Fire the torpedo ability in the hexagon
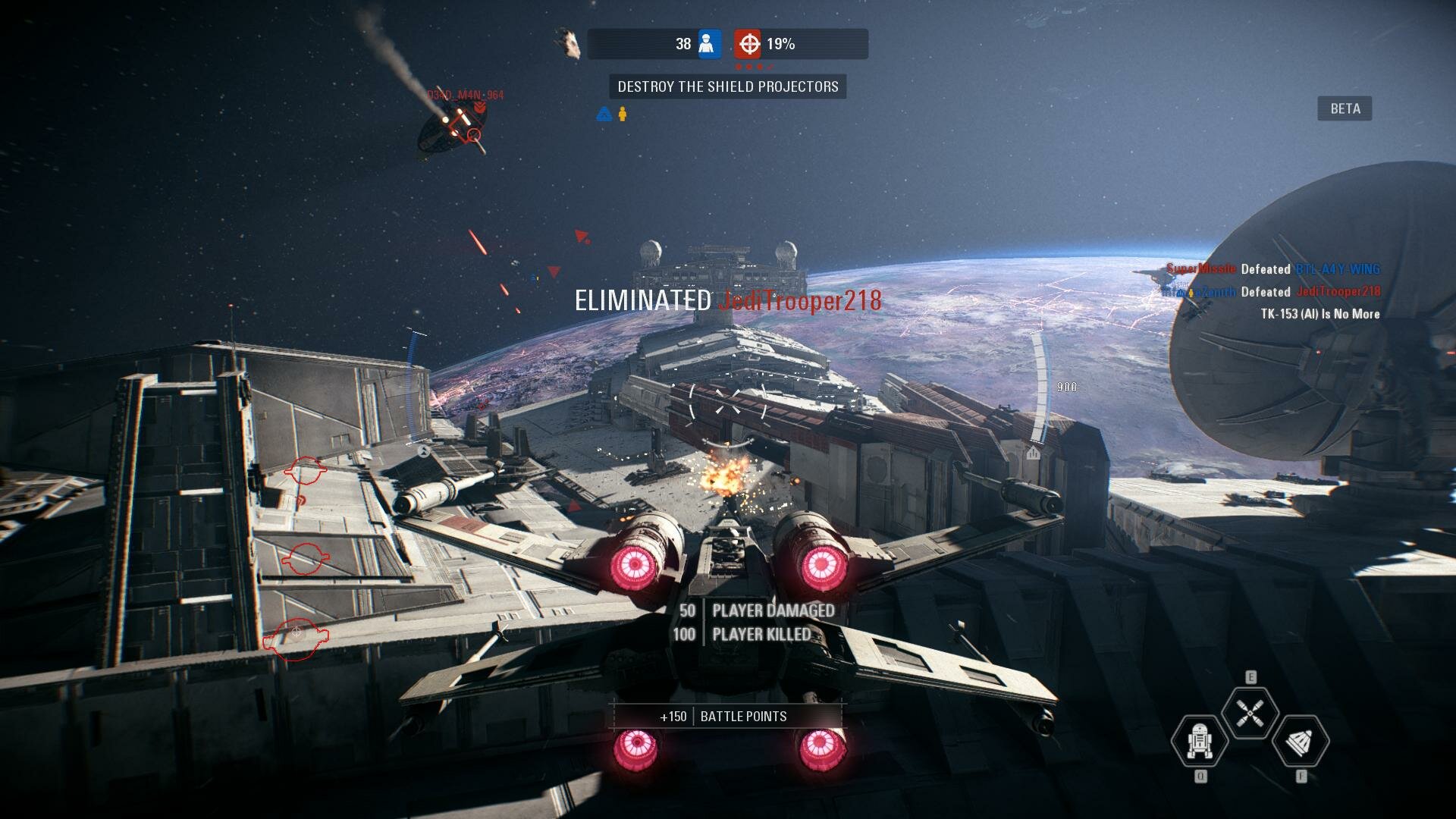This screenshot has width=1456, height=819. 1301,742
